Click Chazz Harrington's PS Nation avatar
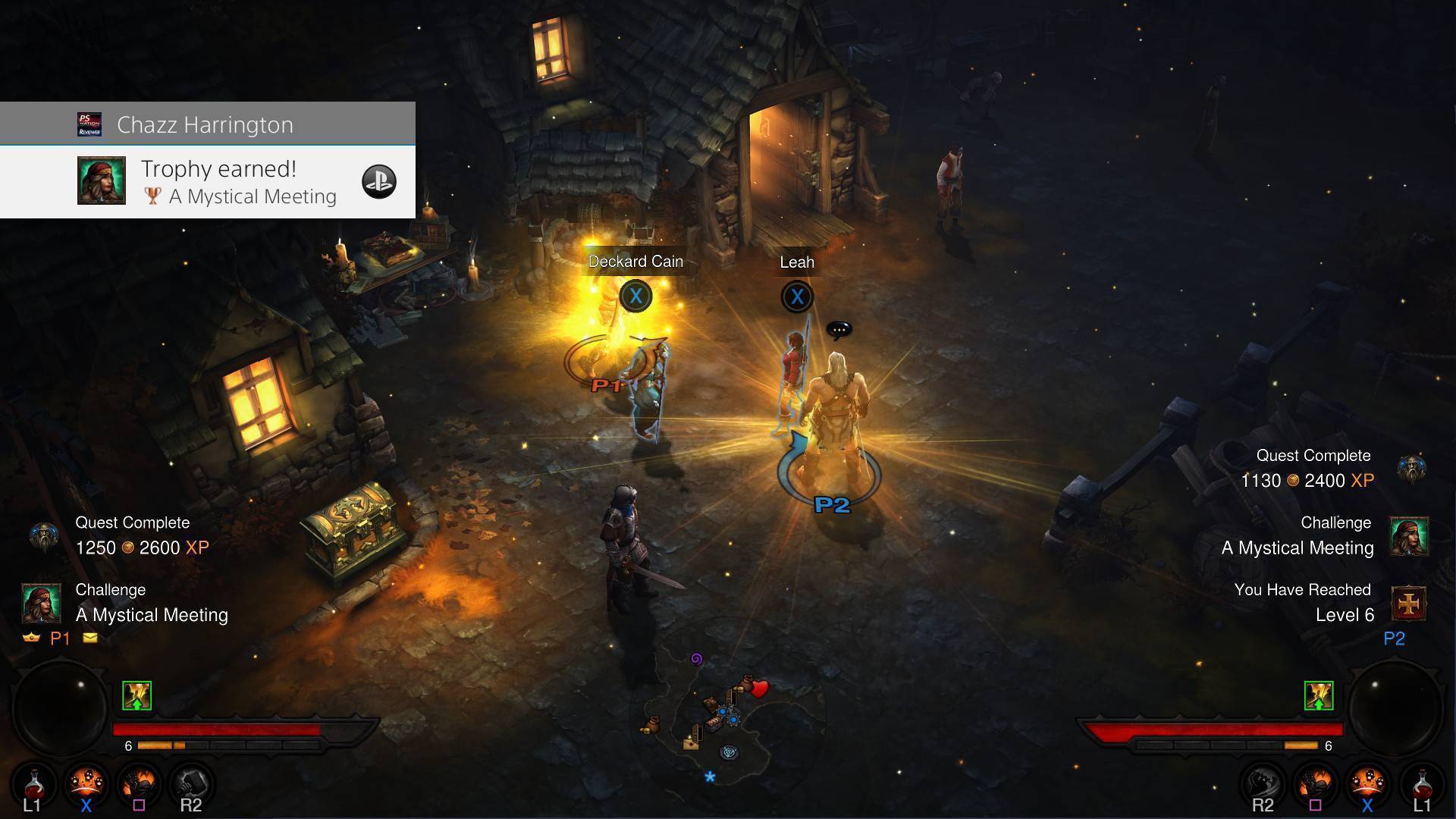The height and width of the screenshot is (819, 1456). coord(89,124)
